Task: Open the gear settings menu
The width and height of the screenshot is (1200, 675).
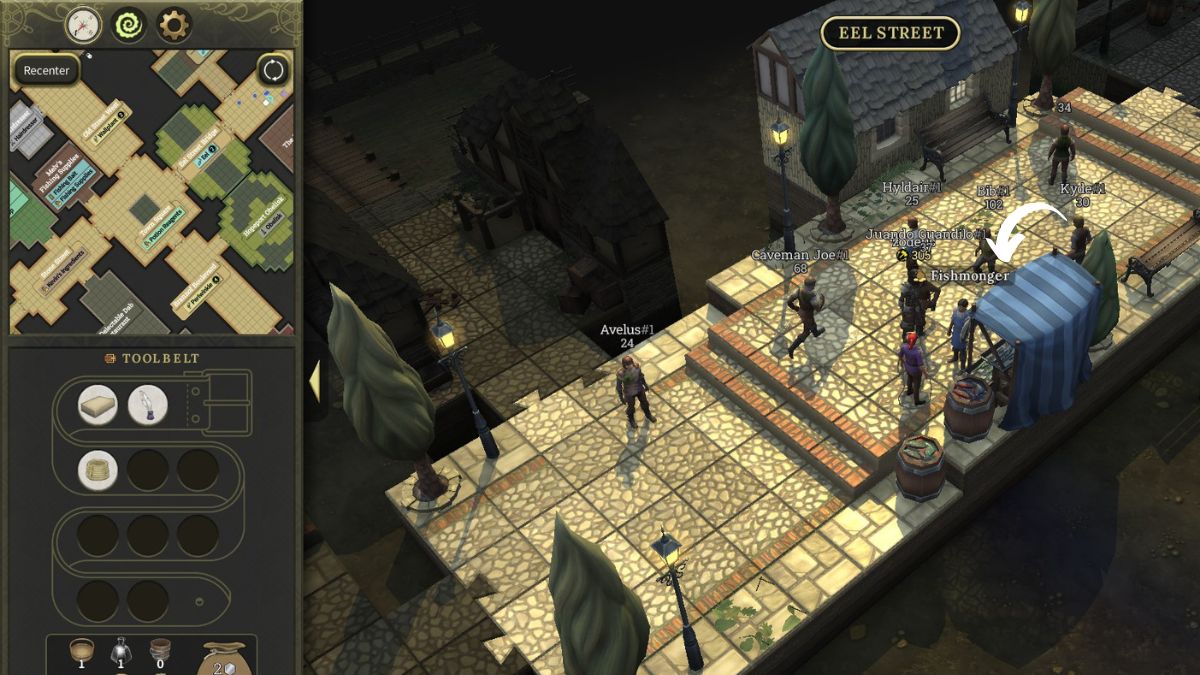Action: (174, 25)
